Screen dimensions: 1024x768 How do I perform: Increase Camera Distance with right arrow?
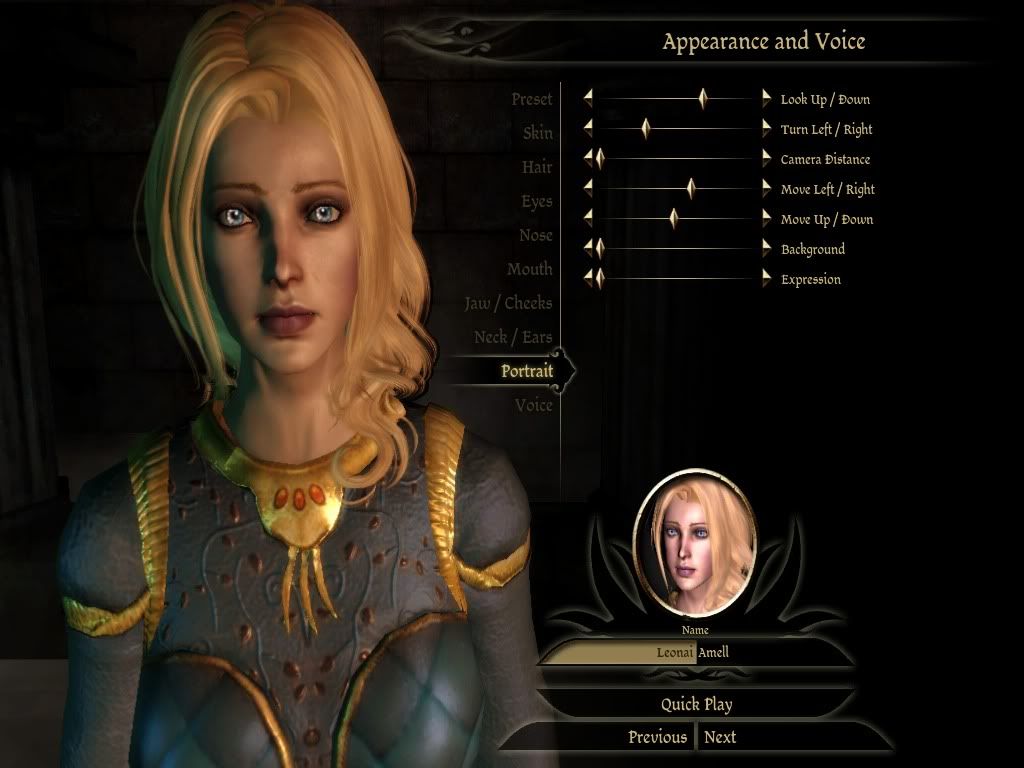coord(767,159)
